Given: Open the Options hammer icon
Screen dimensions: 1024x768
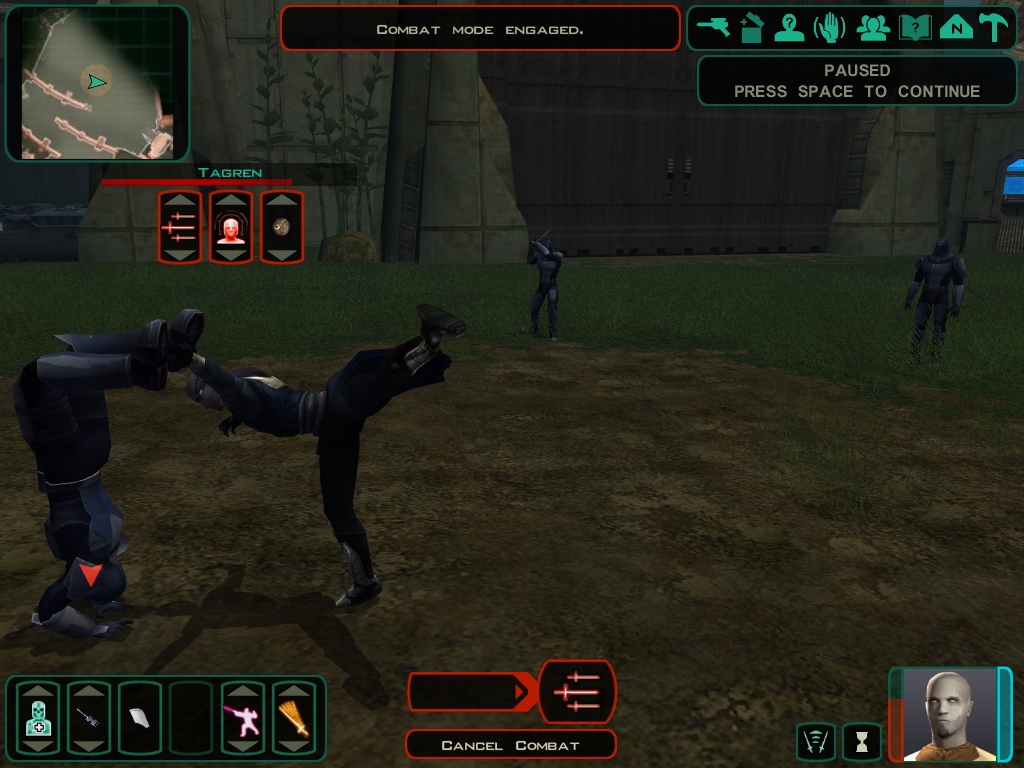Looking at the screenshot, I should (993, 27).
